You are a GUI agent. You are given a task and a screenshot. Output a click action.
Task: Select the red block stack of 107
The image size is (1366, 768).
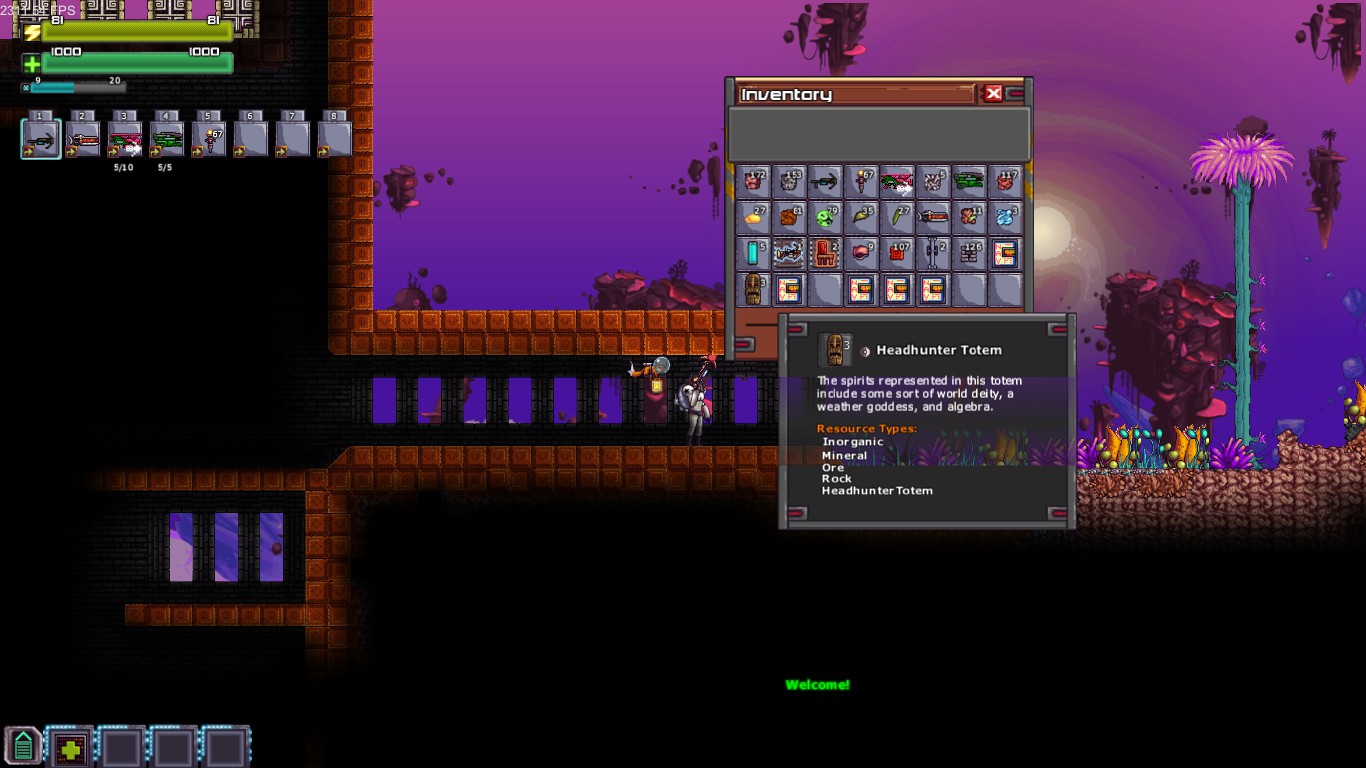pos(897,253)
